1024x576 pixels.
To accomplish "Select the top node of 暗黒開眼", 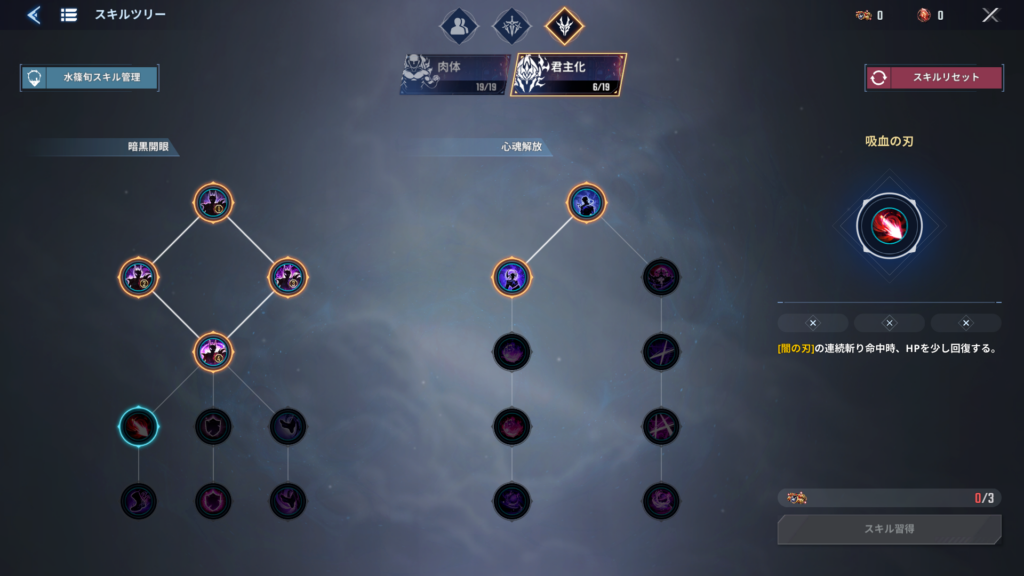I will (x=213, y=202).
